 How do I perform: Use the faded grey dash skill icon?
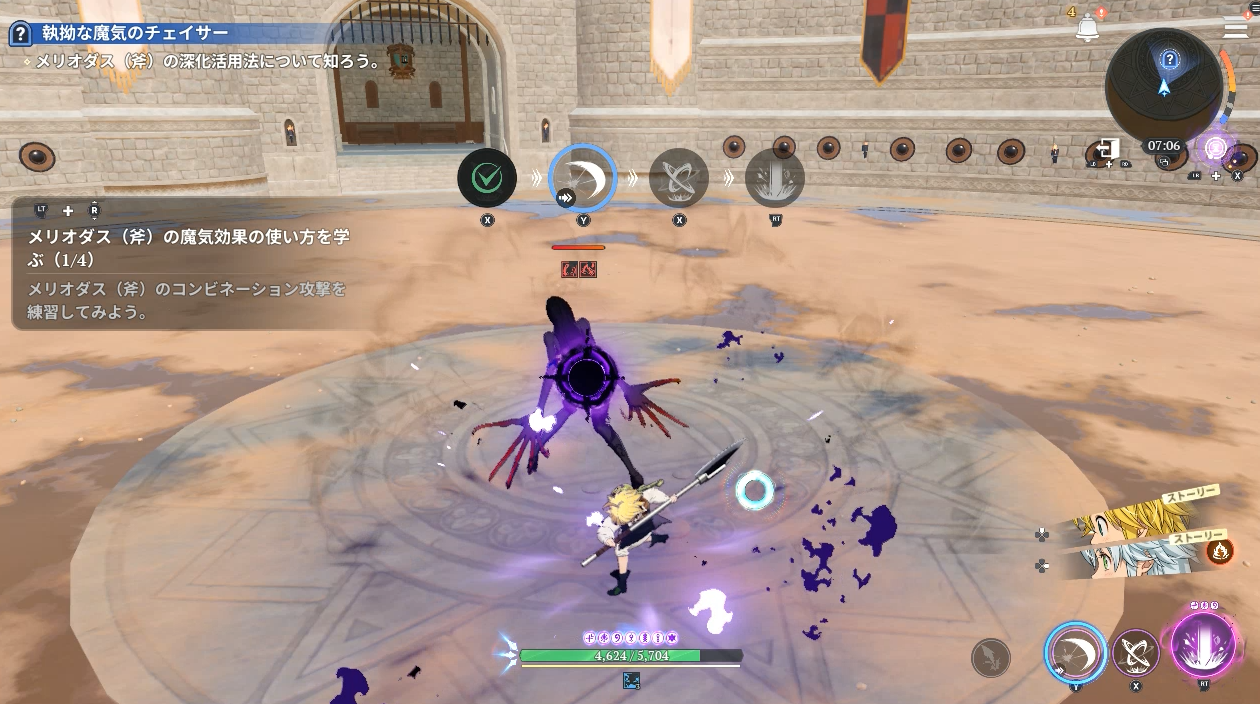pyautogui.click(x=991, y=658)
